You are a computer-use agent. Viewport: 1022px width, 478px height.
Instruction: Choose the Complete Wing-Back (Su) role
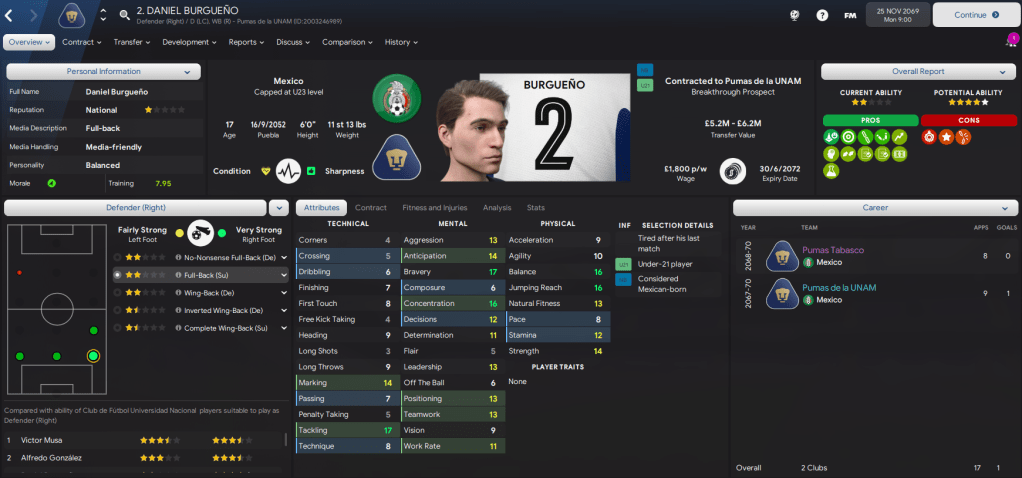click(223, 327)
